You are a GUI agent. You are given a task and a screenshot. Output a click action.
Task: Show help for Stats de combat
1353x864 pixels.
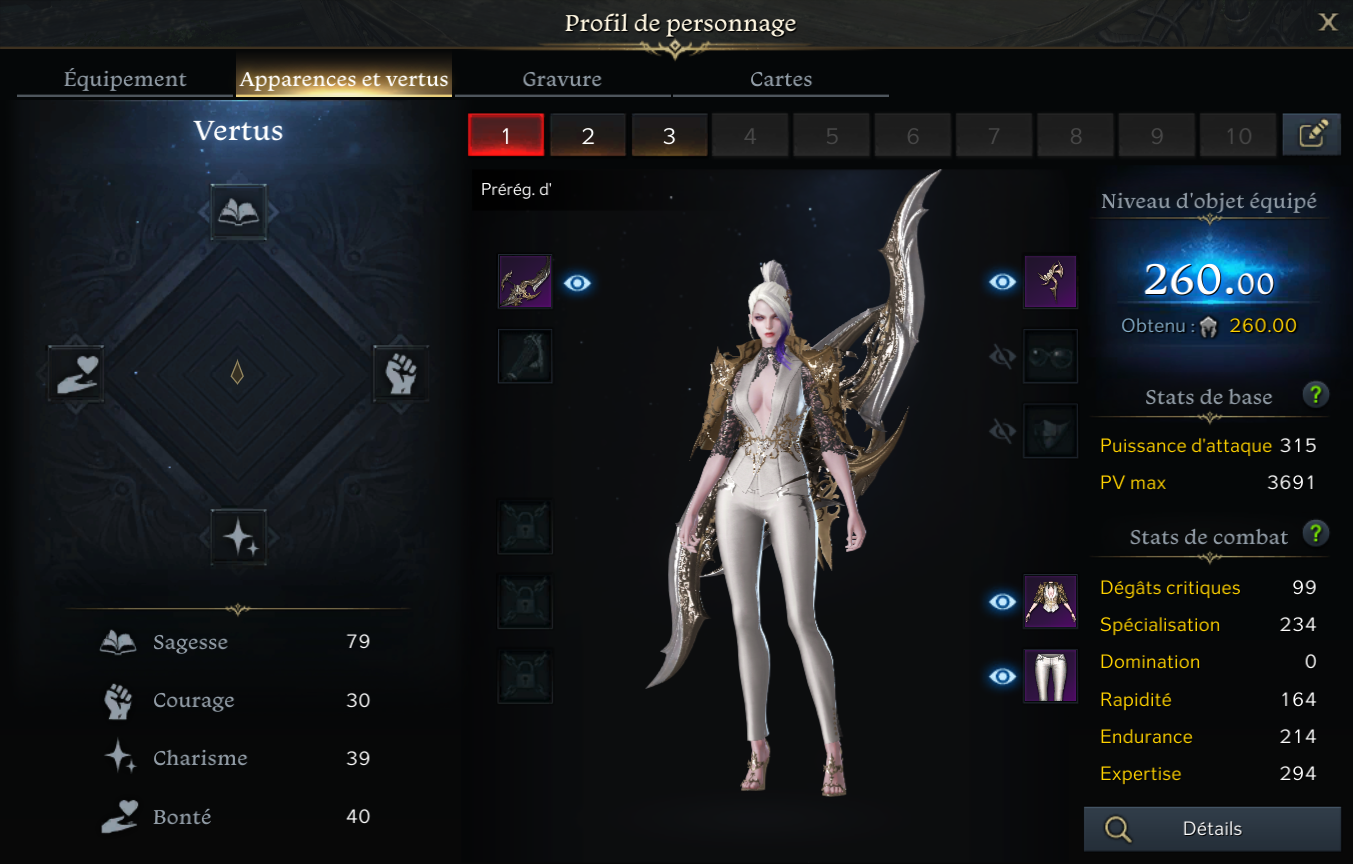point(1316,533)
